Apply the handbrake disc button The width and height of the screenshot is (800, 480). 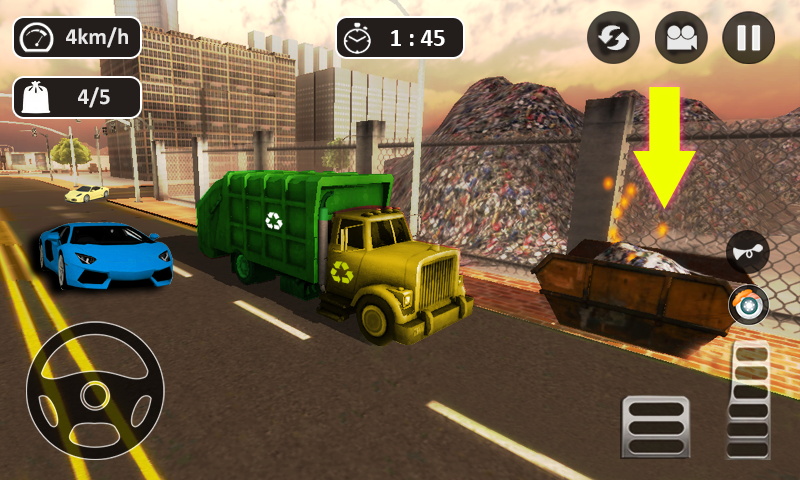pos(748,305)
